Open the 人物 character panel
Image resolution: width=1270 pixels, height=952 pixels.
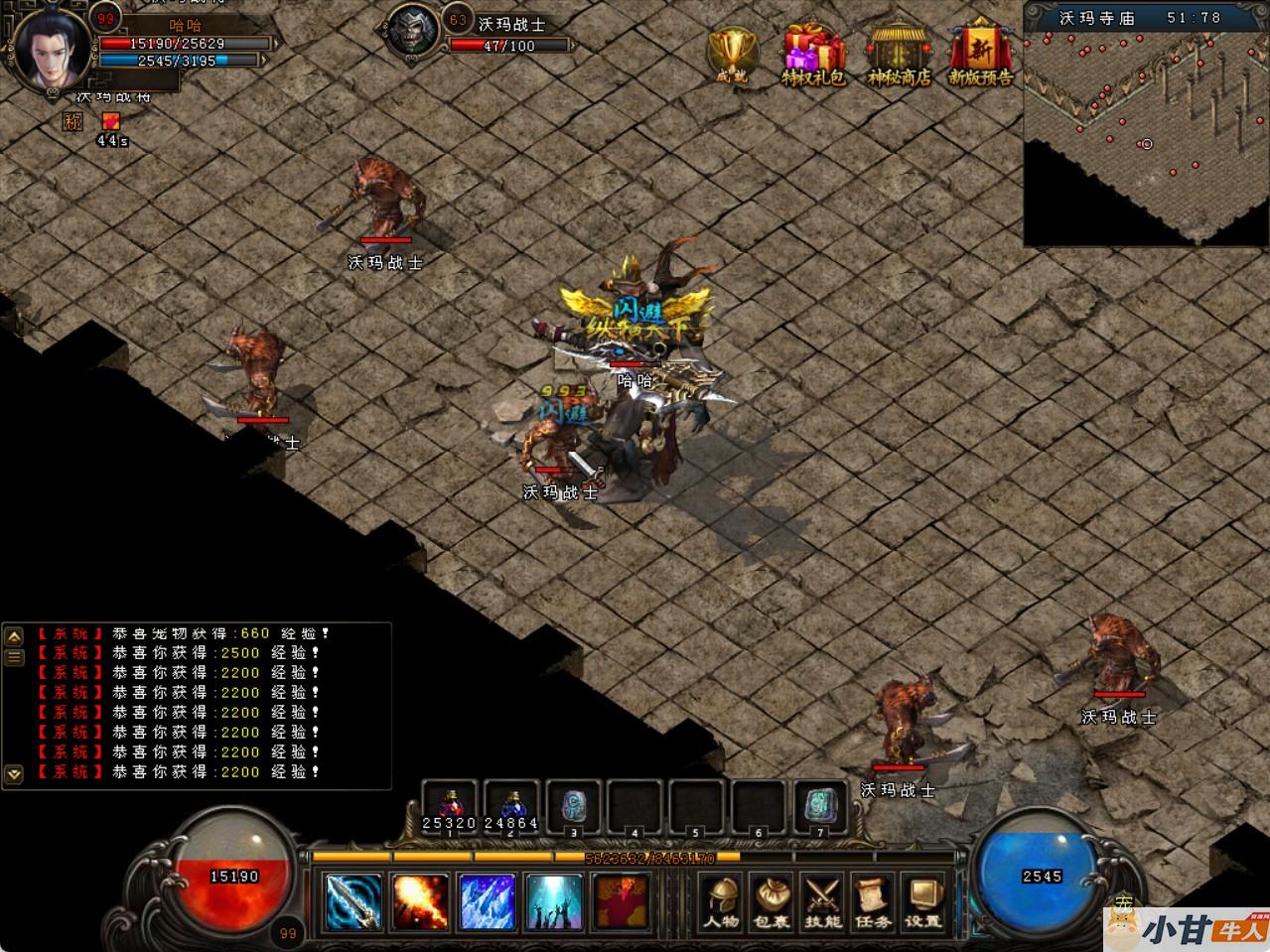(x=721, y=900)
